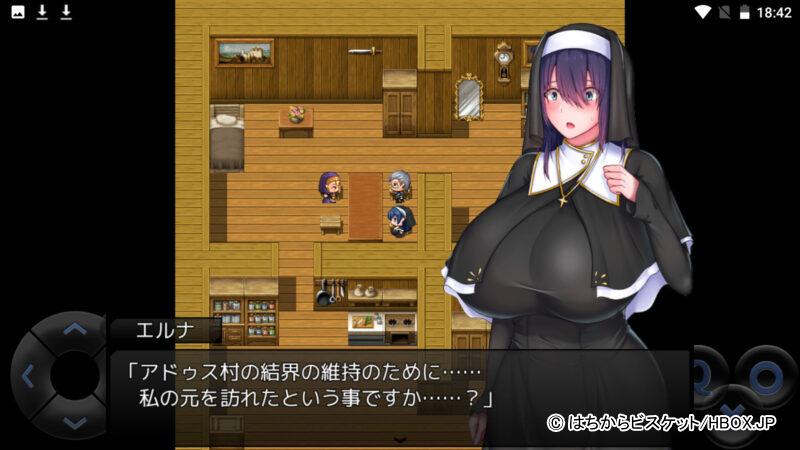Tap the d-pad up arrow
This screenshot has width=800, height=450.
[x=75, y=328]
